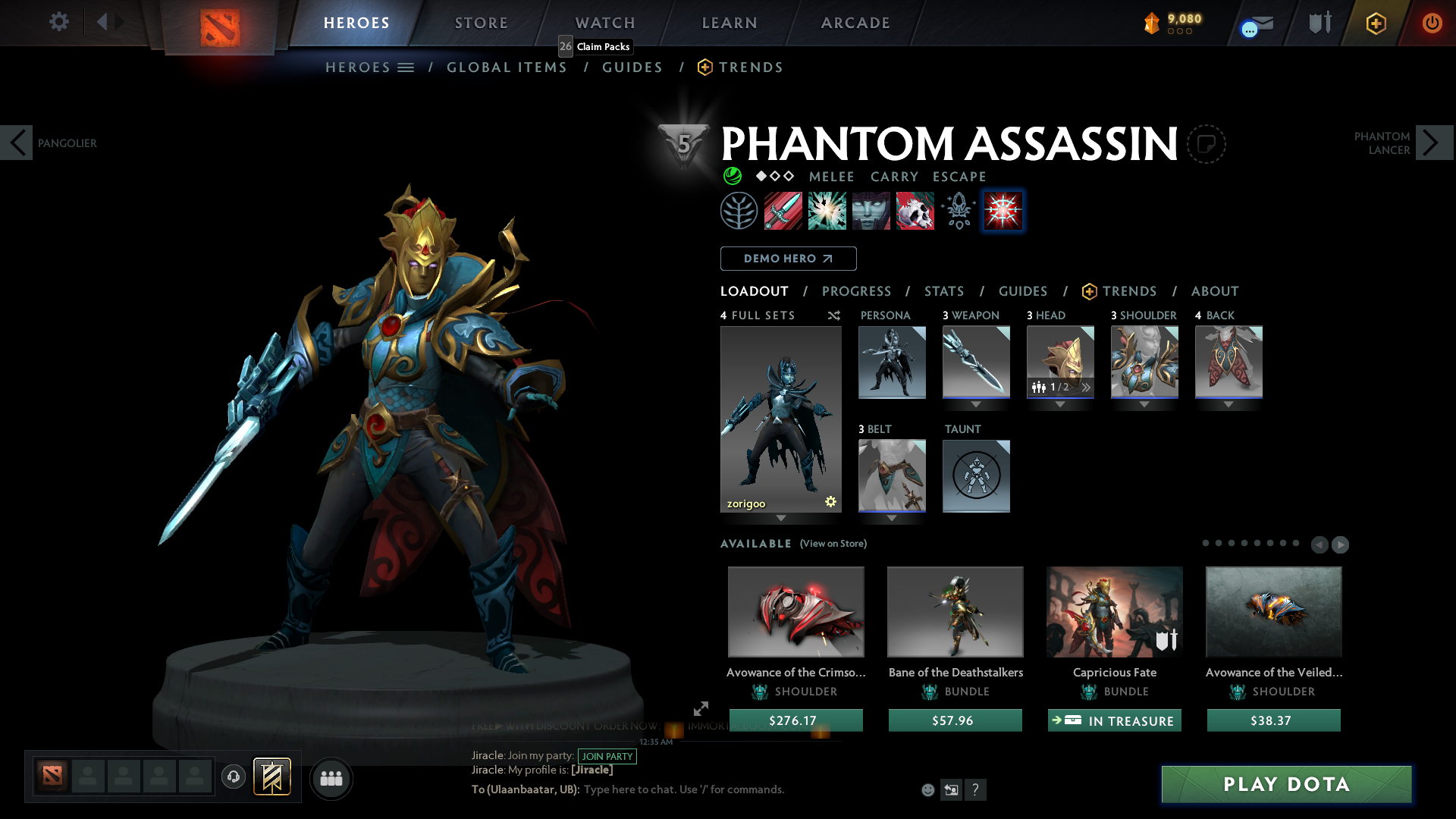Open the Aghanim's Scepter upgrade icon
The height and width of the screenshot is (819, 1456).
957,211
